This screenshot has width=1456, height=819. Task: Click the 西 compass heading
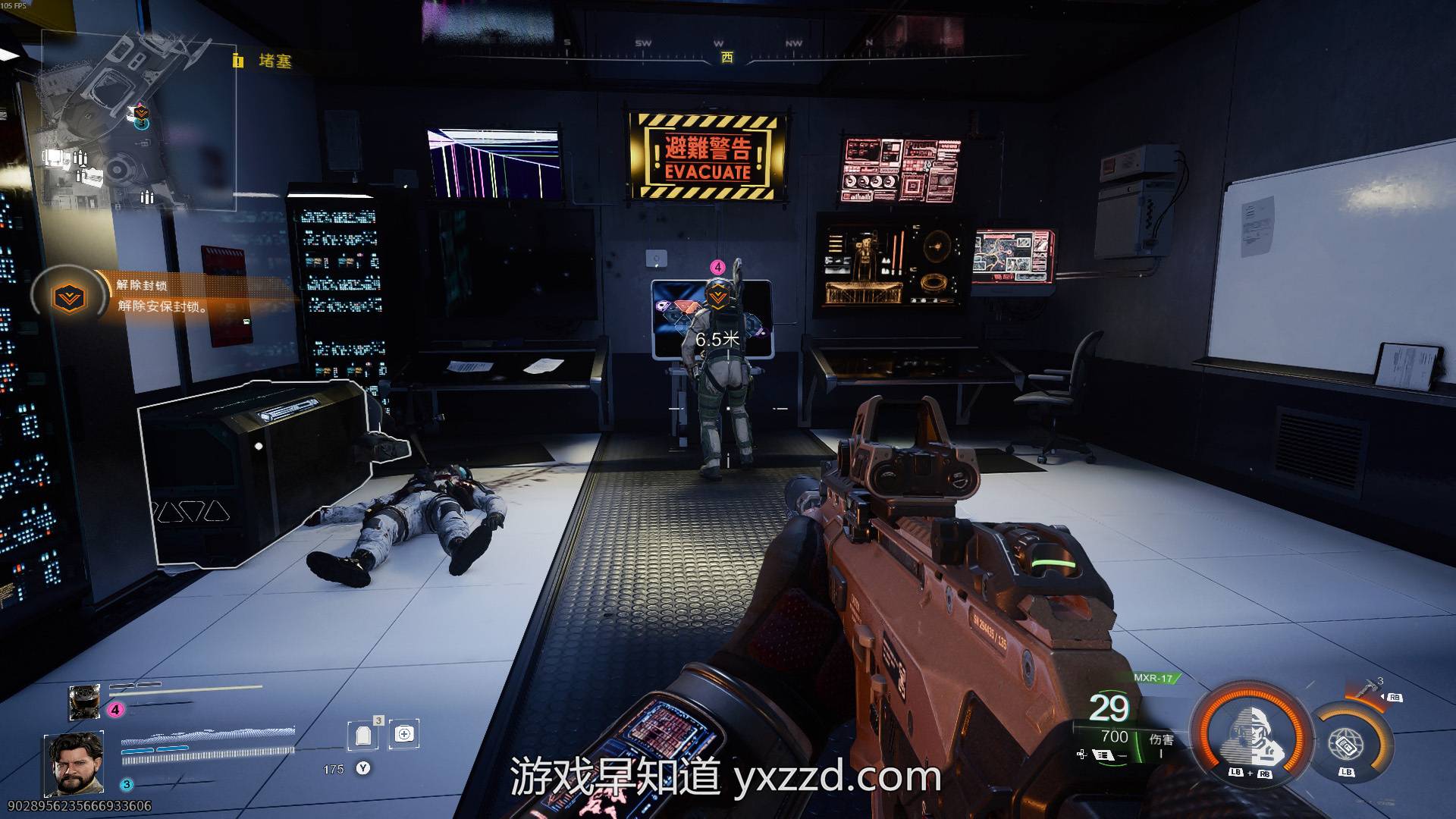coord(726,58)
